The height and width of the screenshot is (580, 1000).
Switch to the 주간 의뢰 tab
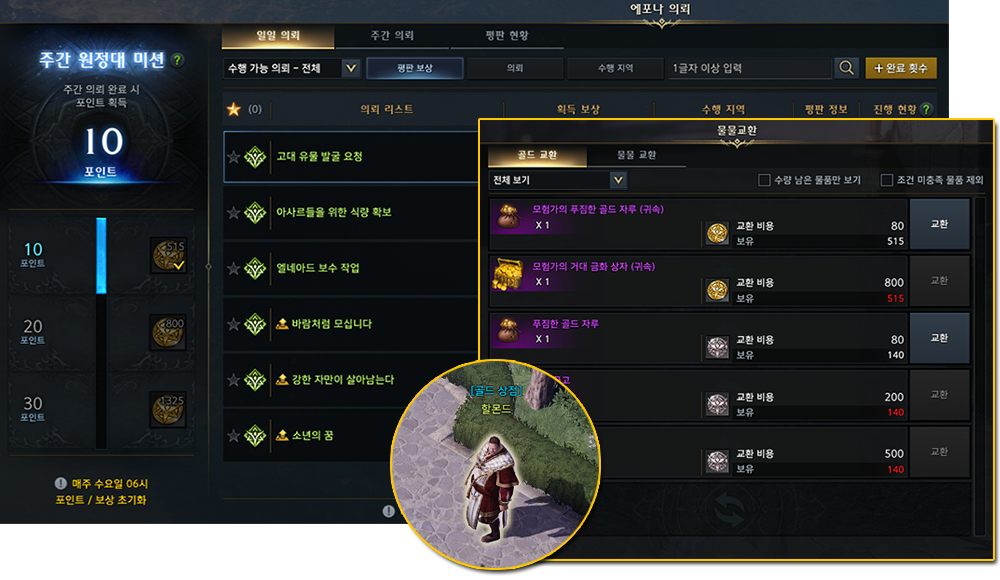tap(392, 36)
